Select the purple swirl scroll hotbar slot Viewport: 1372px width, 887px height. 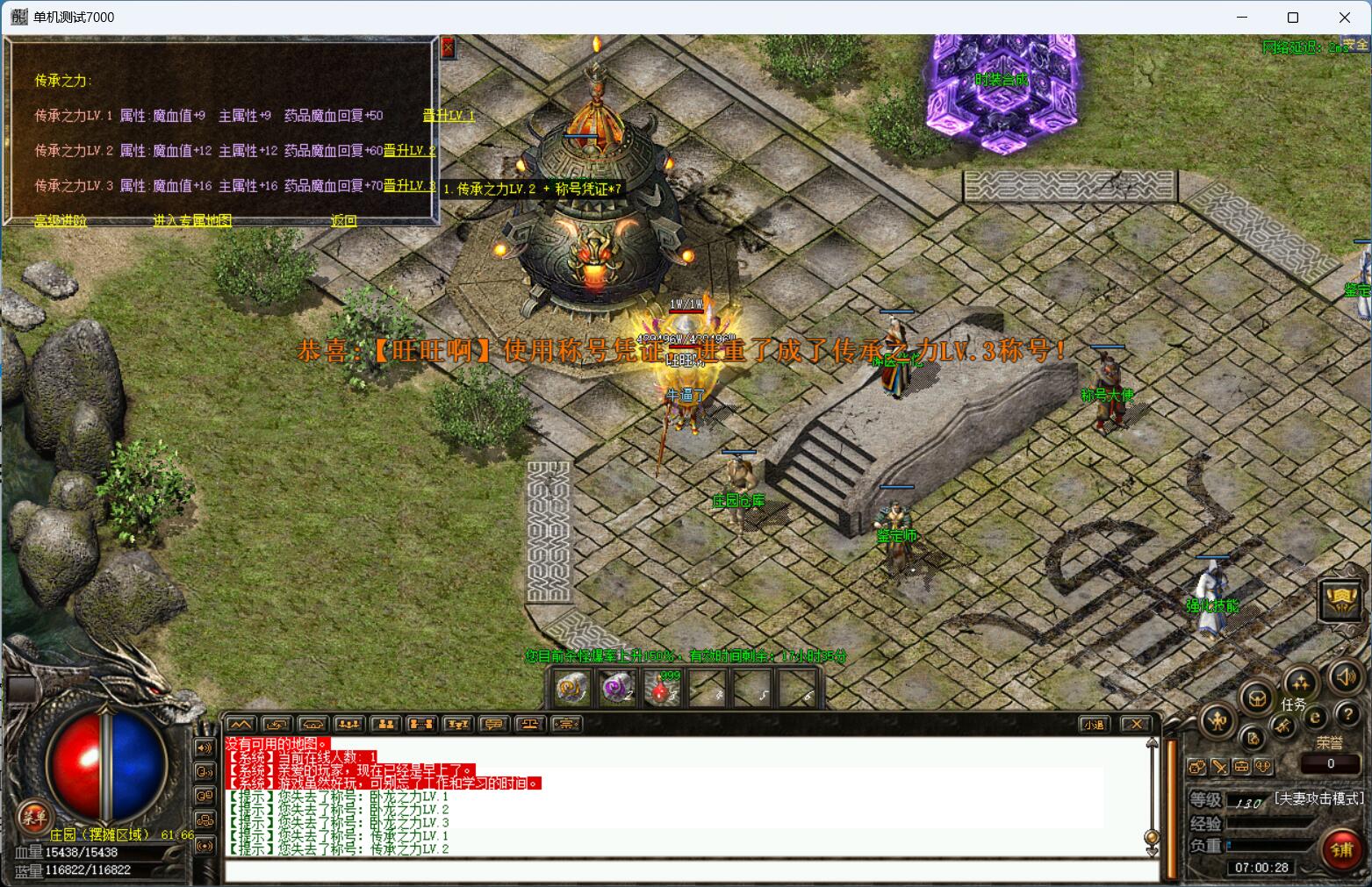tap(618, 690)
